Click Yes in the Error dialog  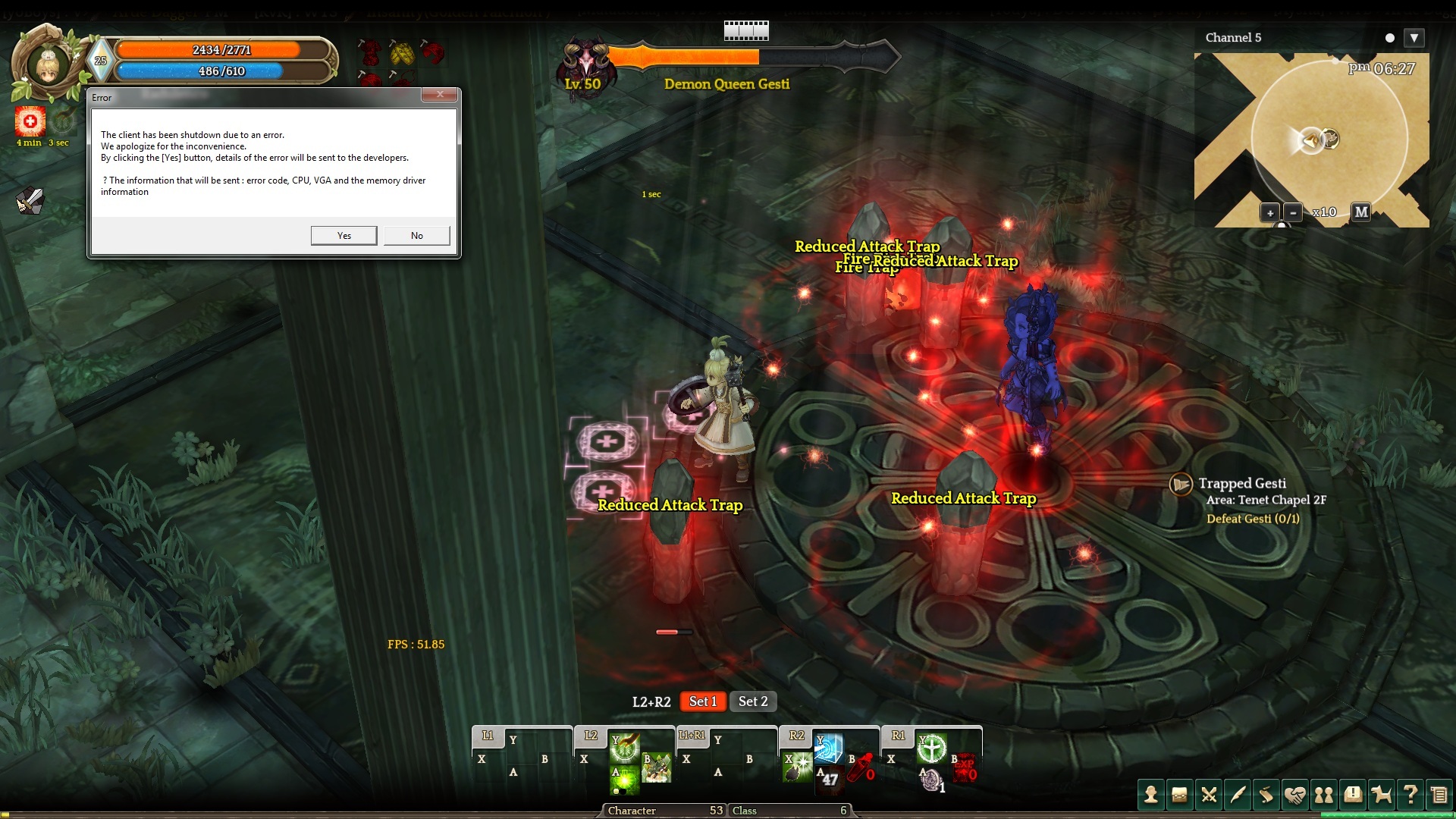click(x=344, y=236)
